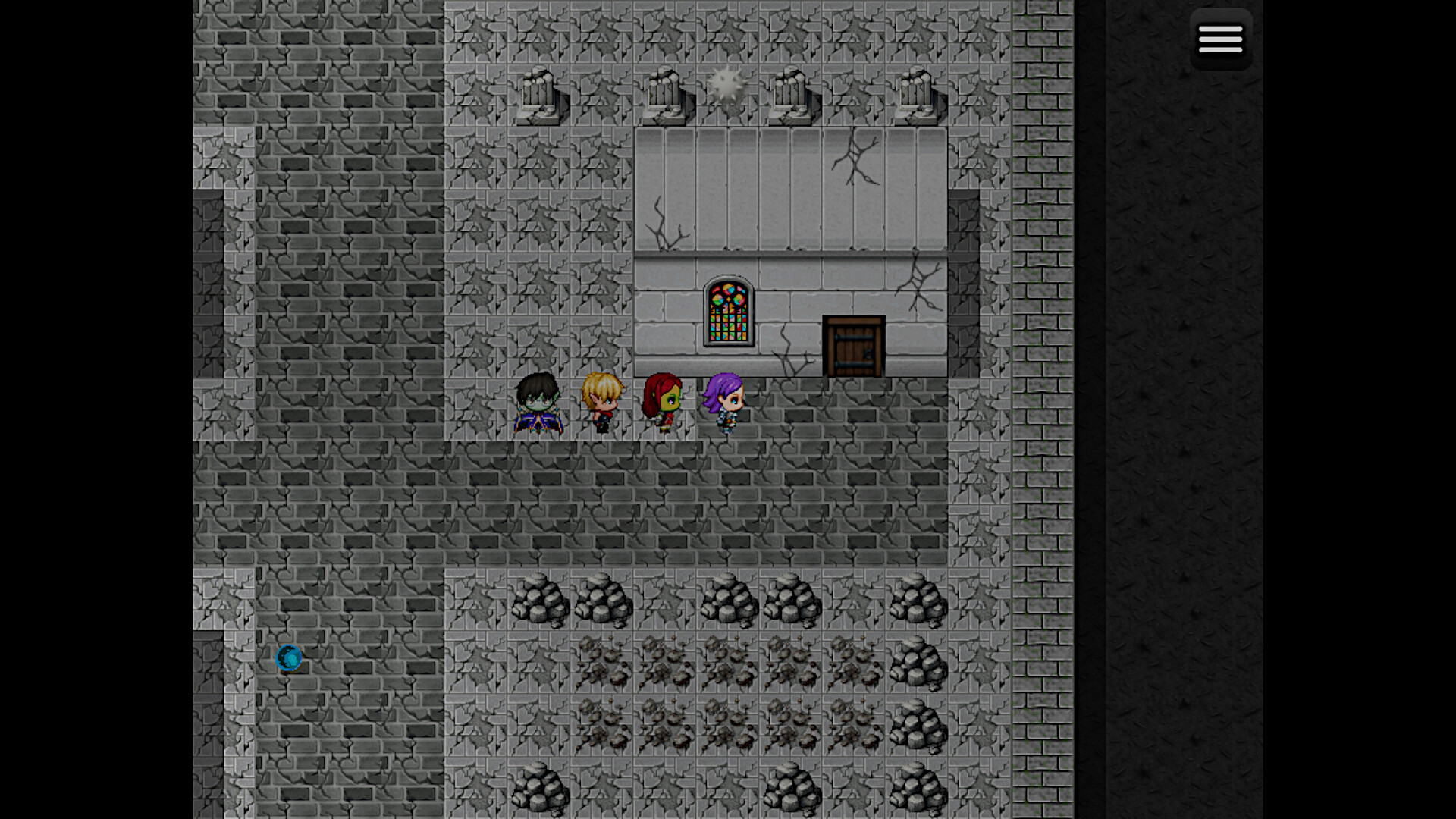Click the dark stone walkway path
Viewport: 1456px width, 819px height.
[x=682, y=500]
